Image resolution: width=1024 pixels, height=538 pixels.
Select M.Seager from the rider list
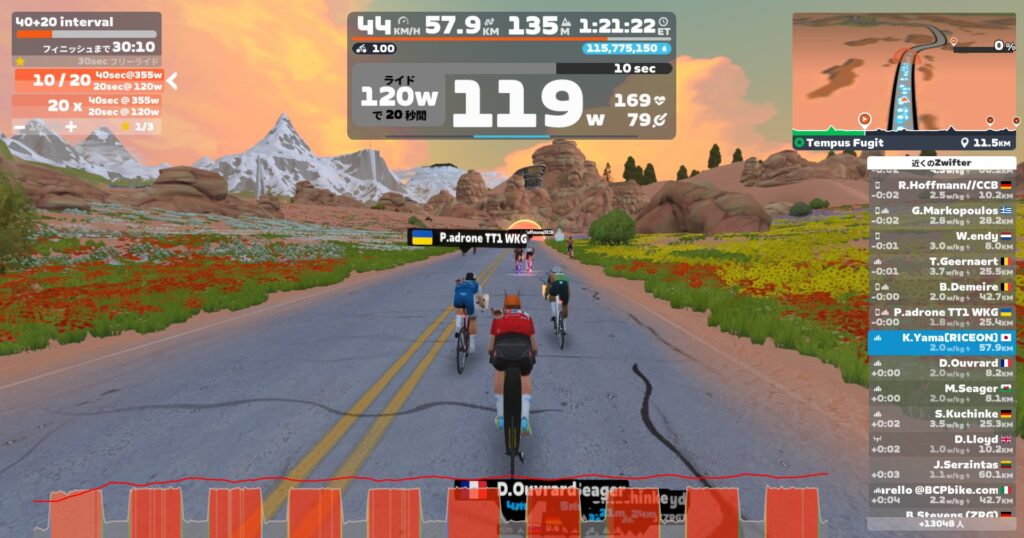tap(941, 393)
